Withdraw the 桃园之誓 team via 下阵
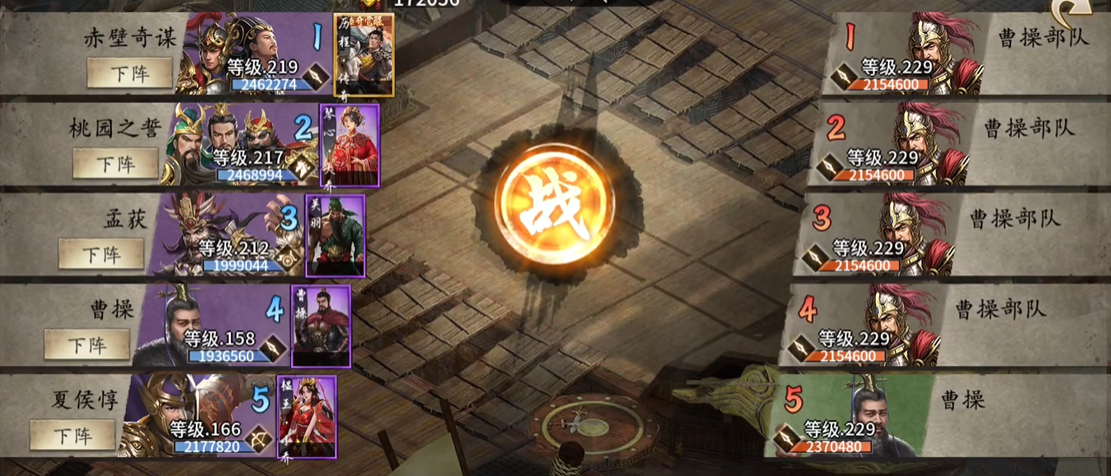 tap(117, 162)
